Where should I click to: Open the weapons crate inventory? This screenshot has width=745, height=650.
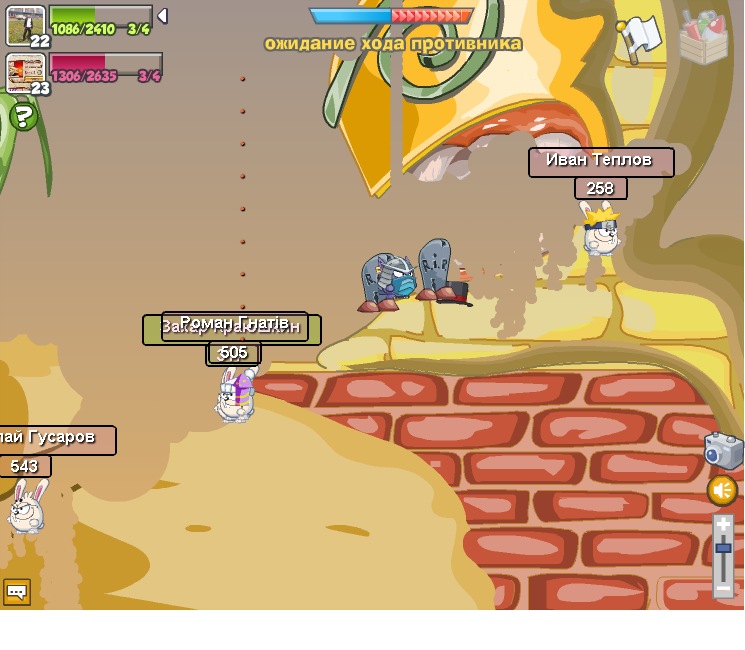[x=703, y=38]
